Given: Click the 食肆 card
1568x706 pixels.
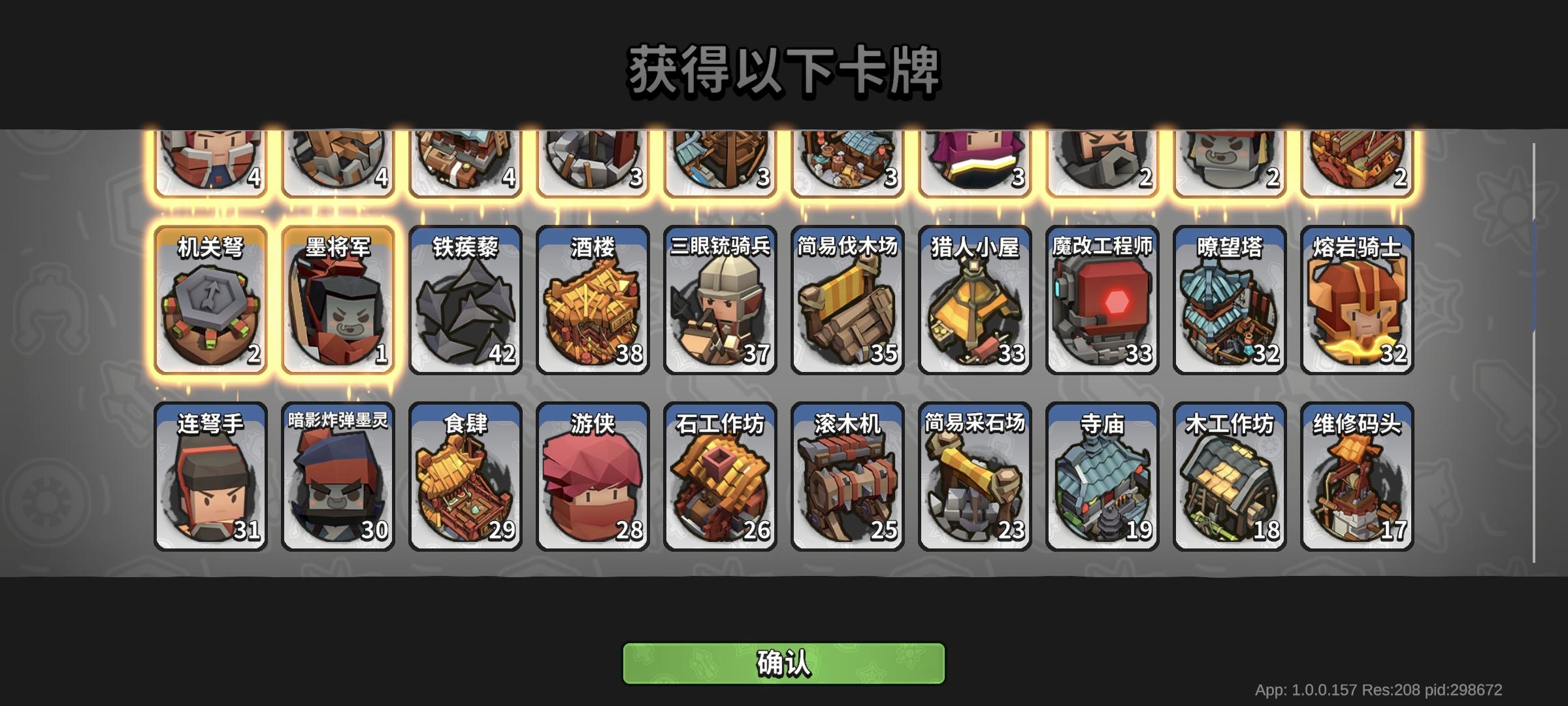Looking at the screenshot, I should pyautogui.click(x=464, y=474).
